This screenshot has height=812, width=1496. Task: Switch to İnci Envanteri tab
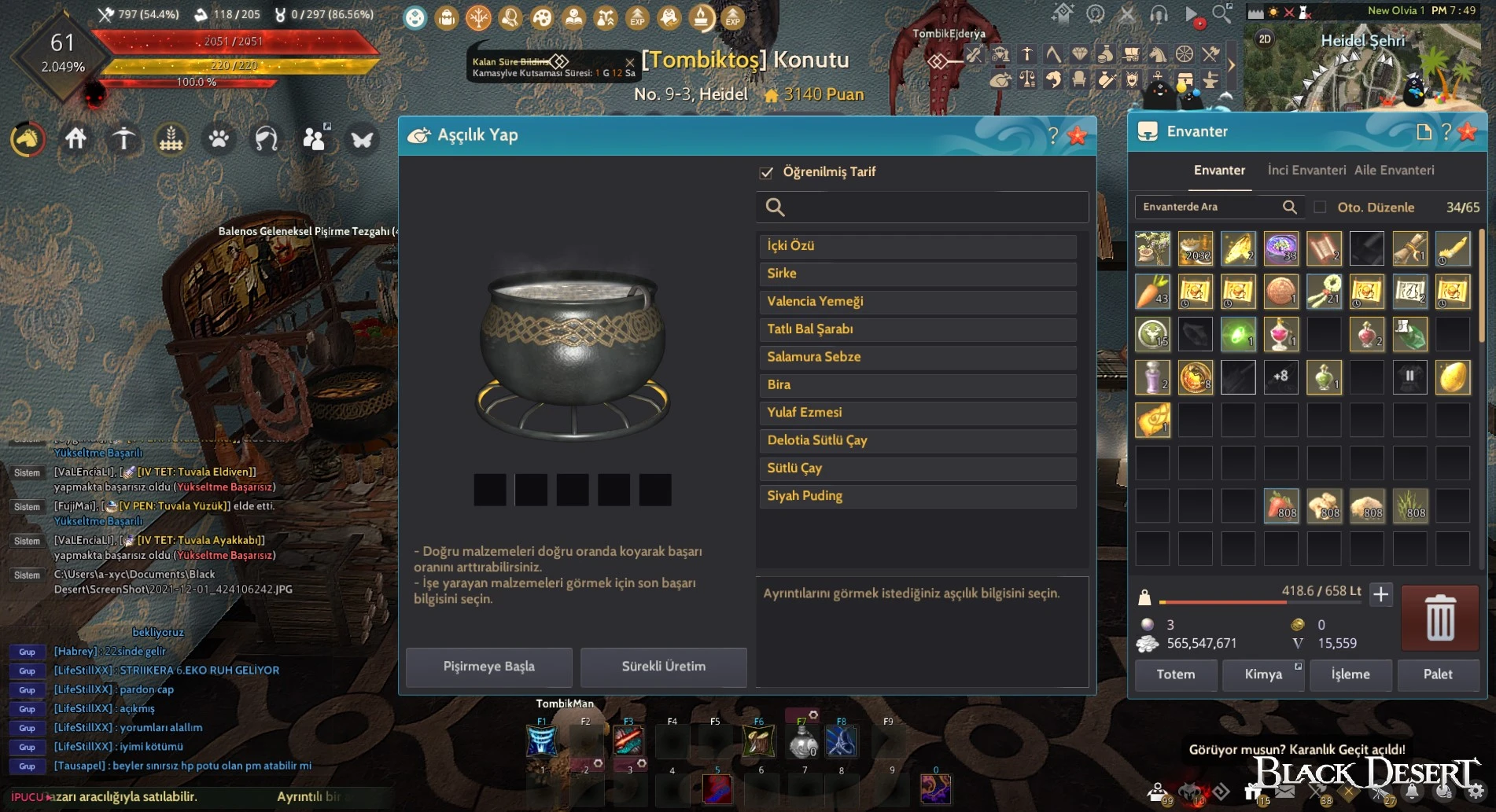(1306, 171)
